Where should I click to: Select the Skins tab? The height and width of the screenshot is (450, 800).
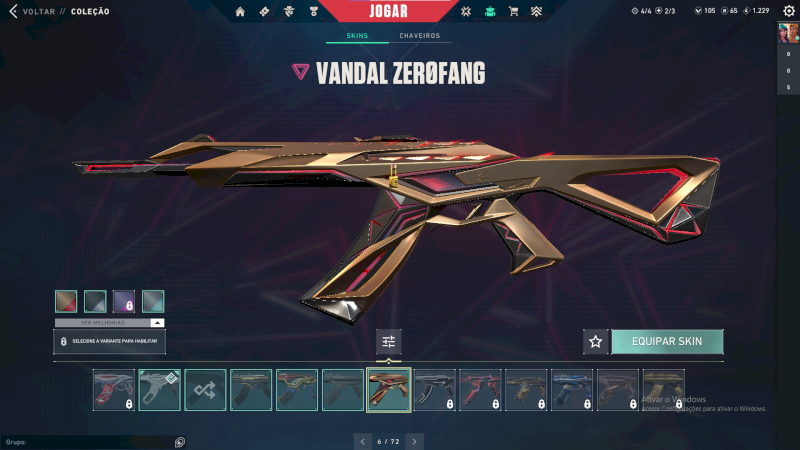pos(357,36)
